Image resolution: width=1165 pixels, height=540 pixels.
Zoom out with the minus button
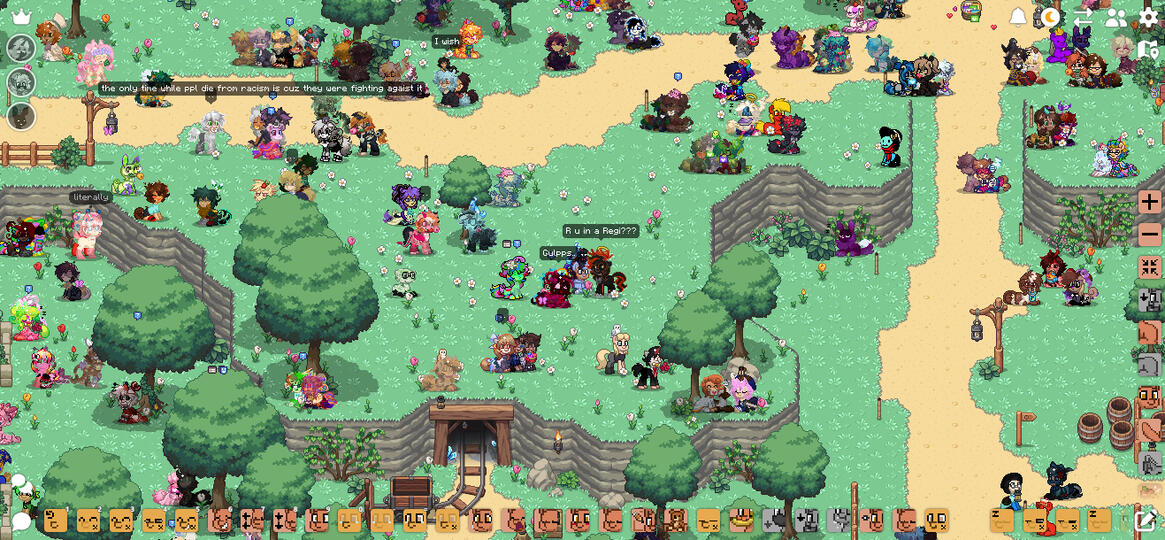click(1149, 235)
